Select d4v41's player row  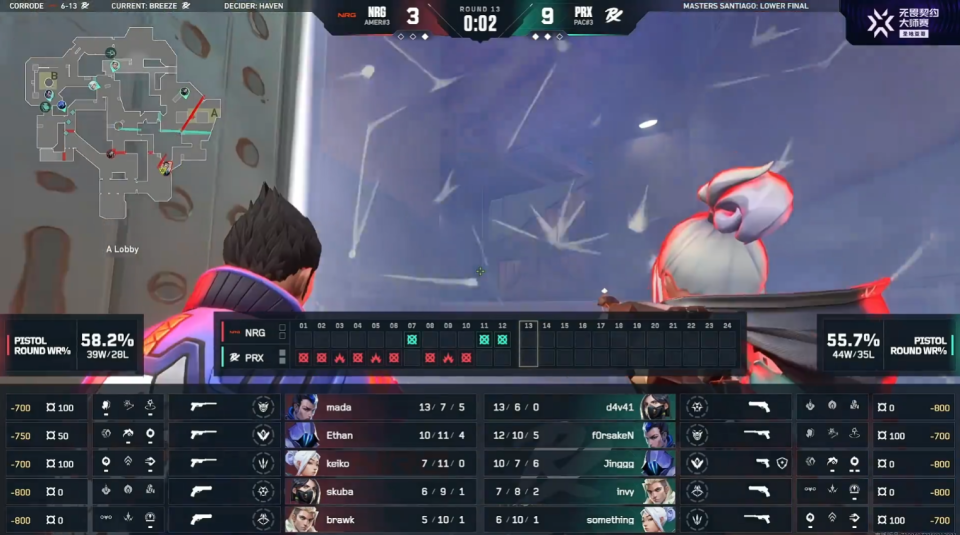(580, 408)
